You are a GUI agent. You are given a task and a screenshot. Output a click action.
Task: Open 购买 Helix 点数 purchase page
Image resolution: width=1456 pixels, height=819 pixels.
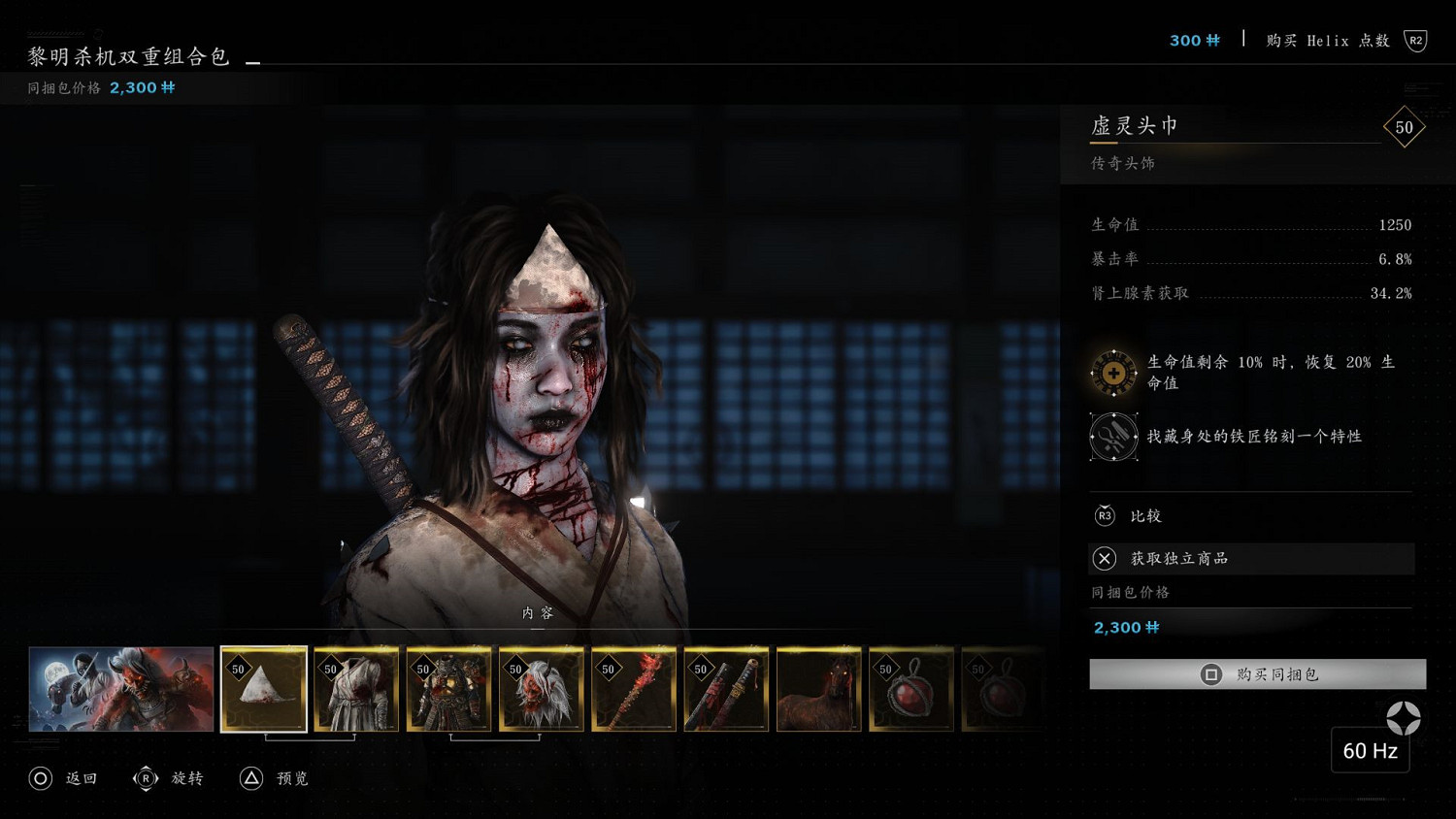pos(1328,41)
